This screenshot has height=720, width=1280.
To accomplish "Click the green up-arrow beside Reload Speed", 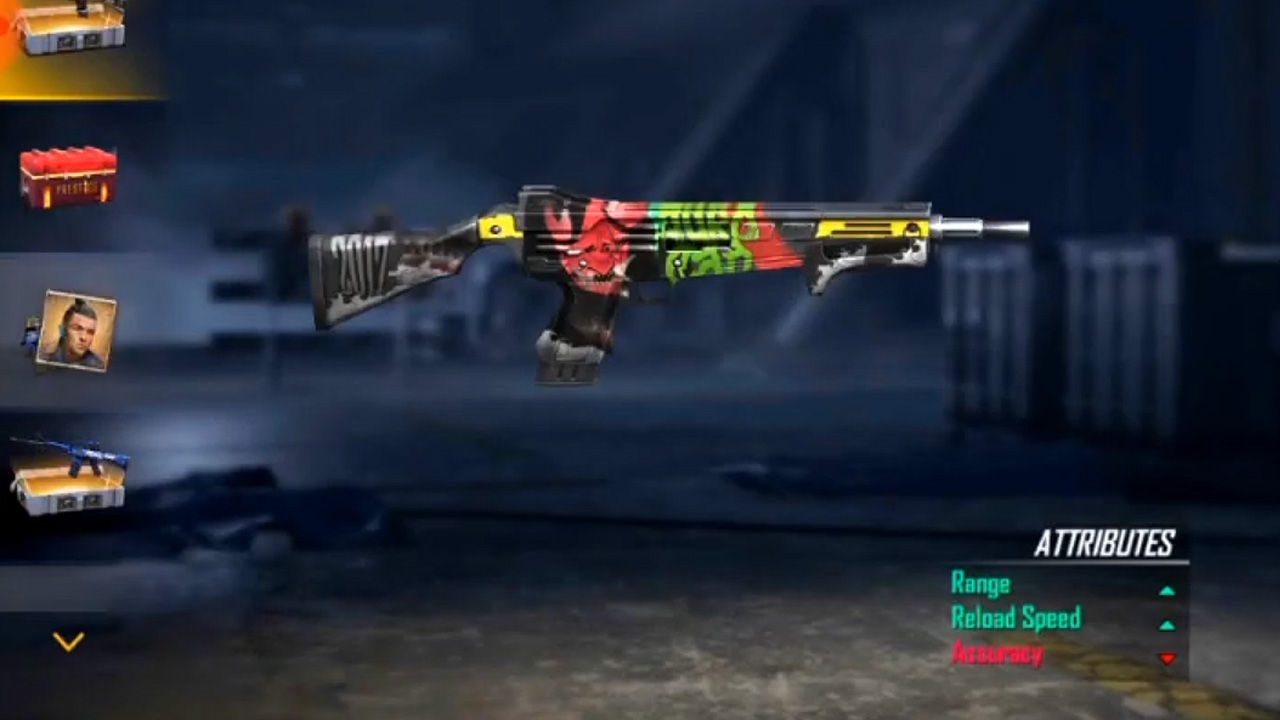I will click(x=1168, y=625).
